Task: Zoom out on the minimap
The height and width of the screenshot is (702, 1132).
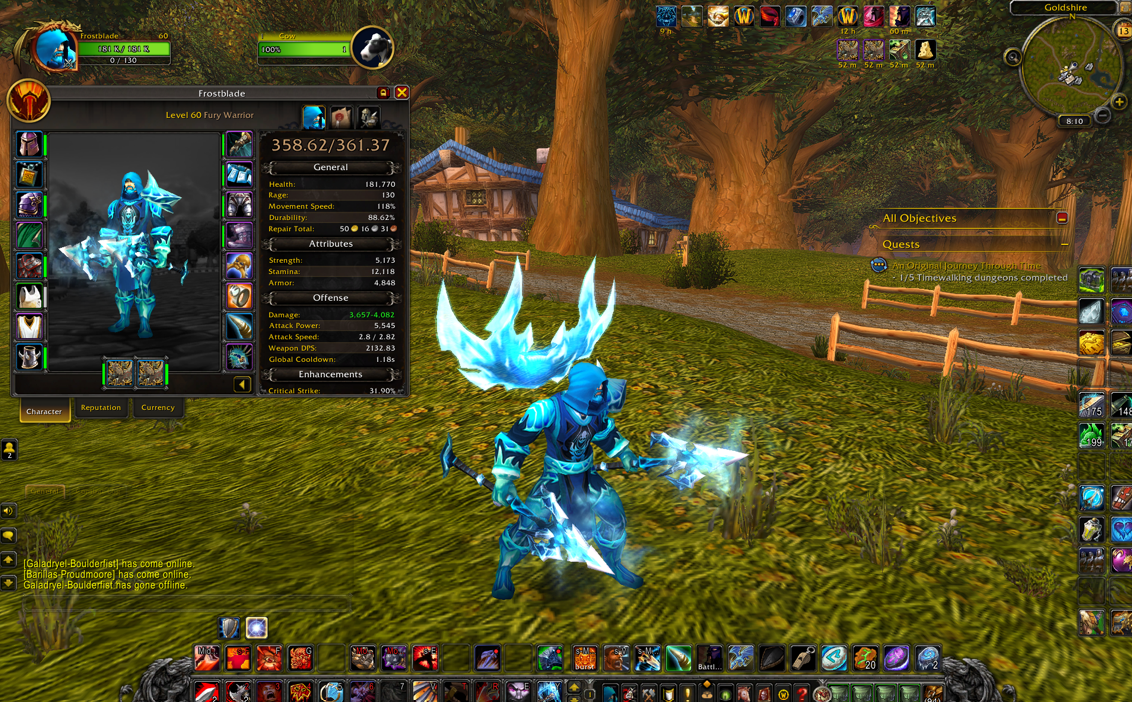Action: coord(1102,116)
